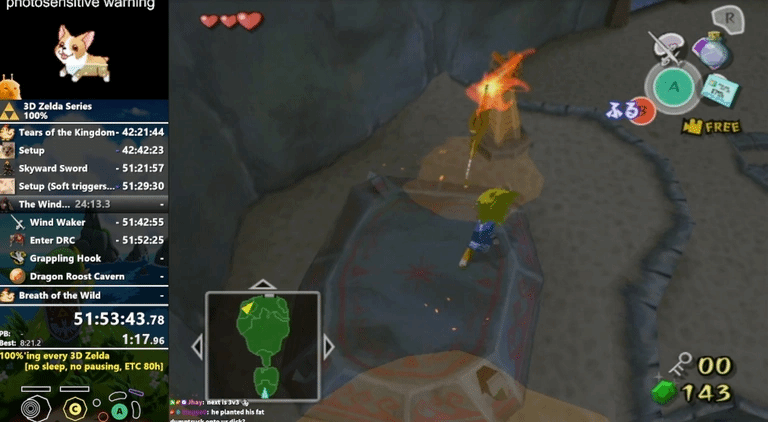The height and width of the screenshot is (422, 768).
Task: Click the minimap's right arrow
Action: click(328, 347)
